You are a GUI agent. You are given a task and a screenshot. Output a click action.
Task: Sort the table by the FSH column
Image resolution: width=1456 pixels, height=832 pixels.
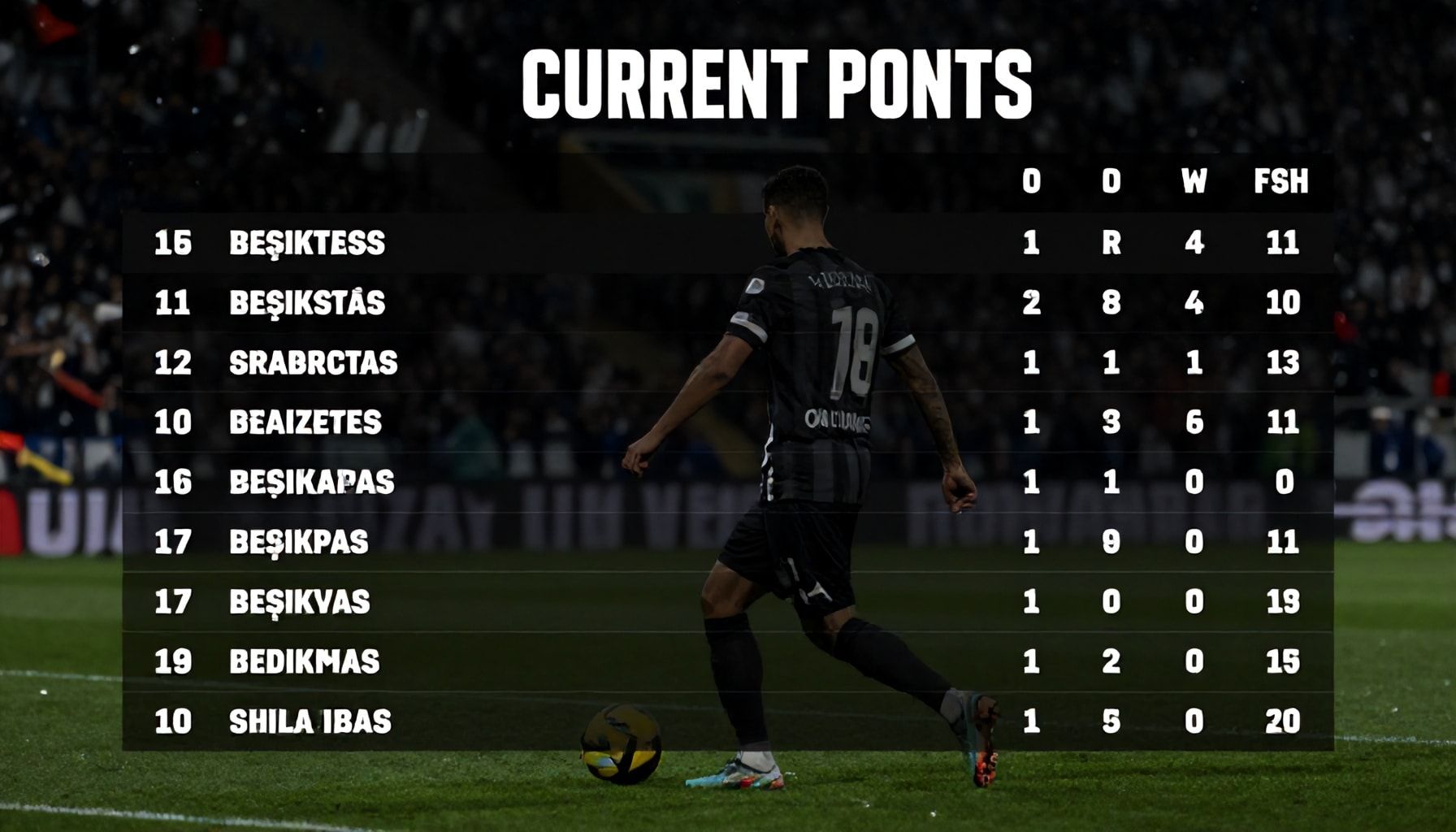[1281, 182]
